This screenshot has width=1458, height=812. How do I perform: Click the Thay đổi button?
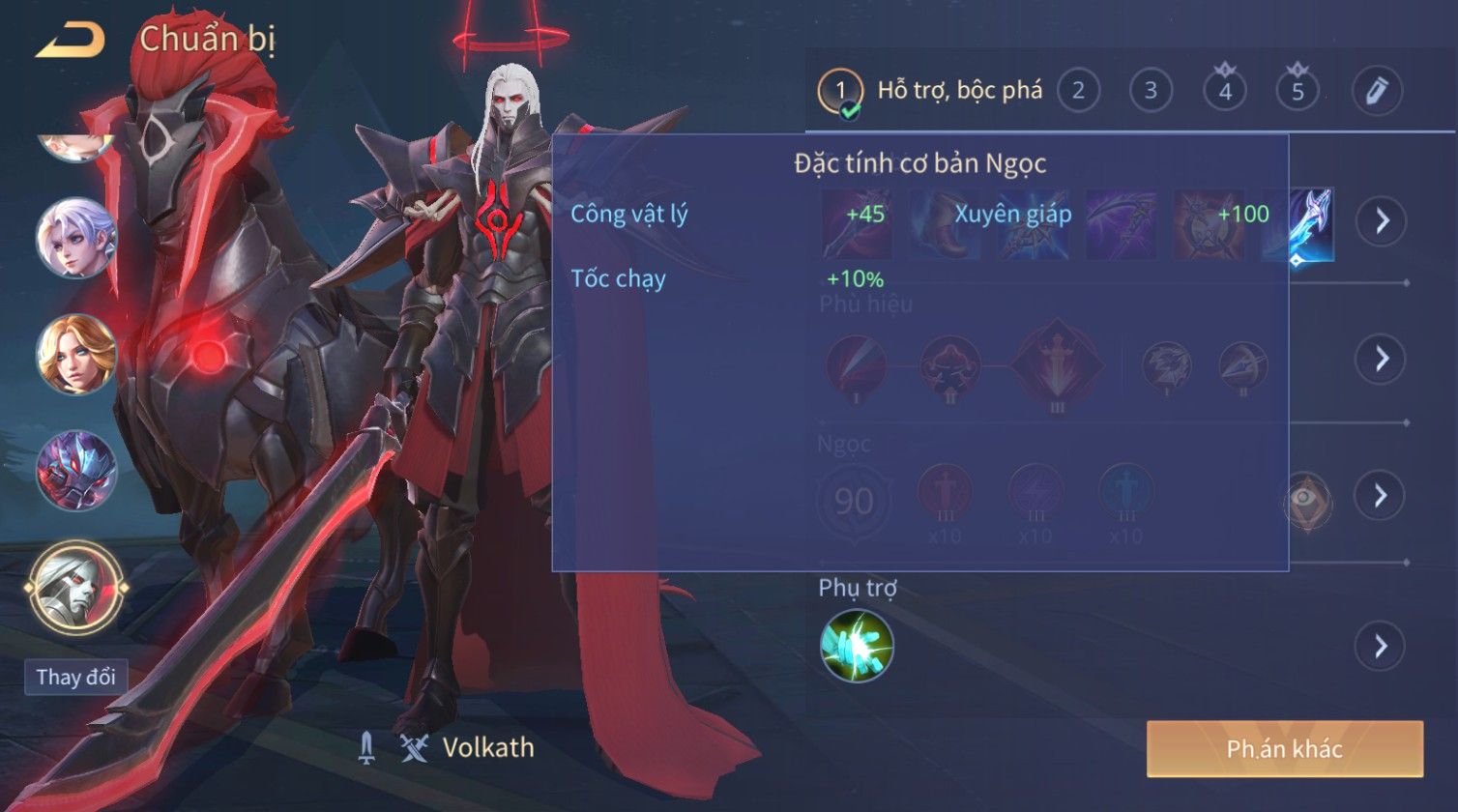coord(75,677)
